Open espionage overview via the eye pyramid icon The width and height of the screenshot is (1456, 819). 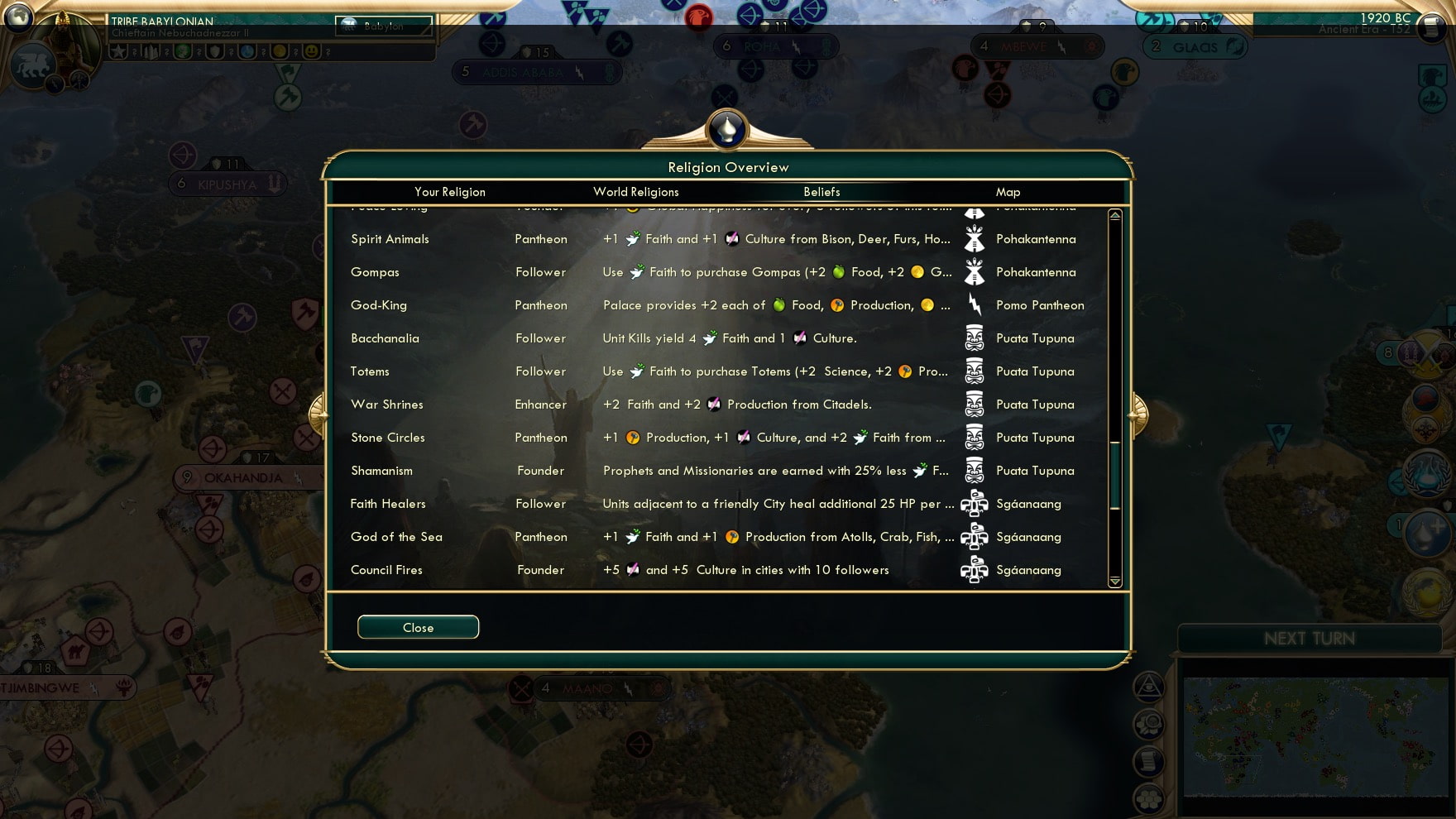tap(1148, 689)
